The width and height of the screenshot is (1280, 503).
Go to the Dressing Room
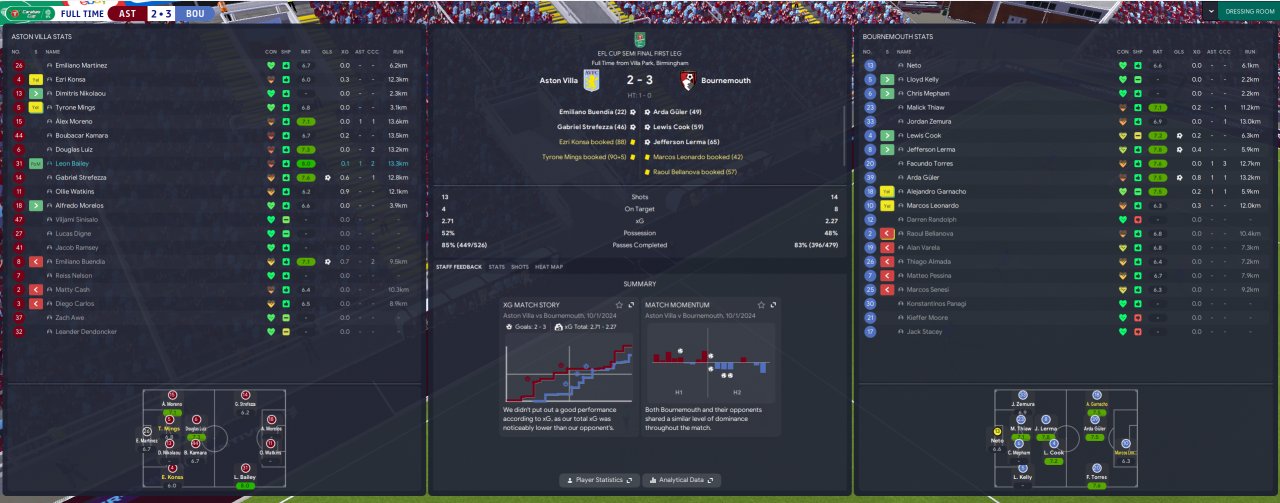(1249, 11)
